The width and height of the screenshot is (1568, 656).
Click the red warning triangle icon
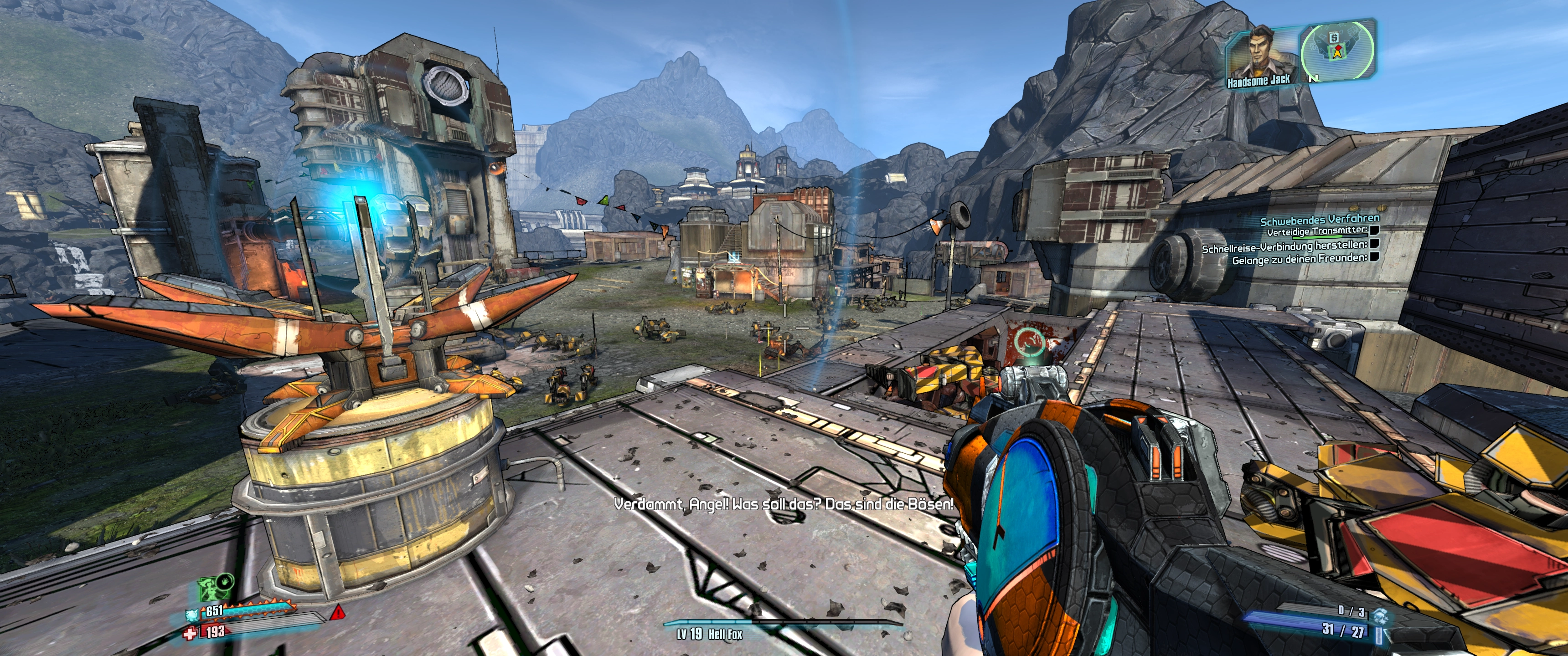(x=337, y=612)
